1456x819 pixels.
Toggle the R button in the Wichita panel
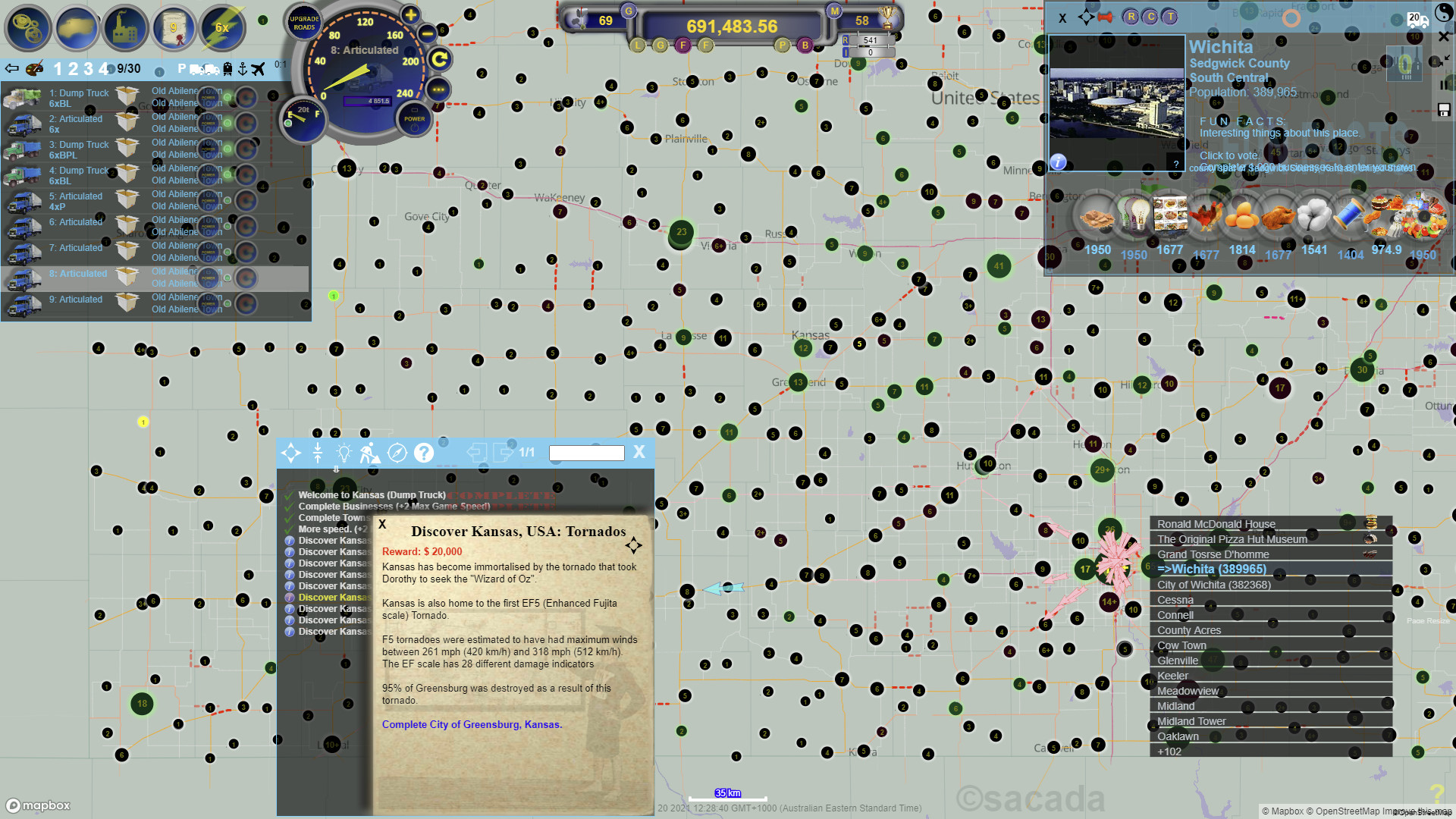[x=1131, y=17]
